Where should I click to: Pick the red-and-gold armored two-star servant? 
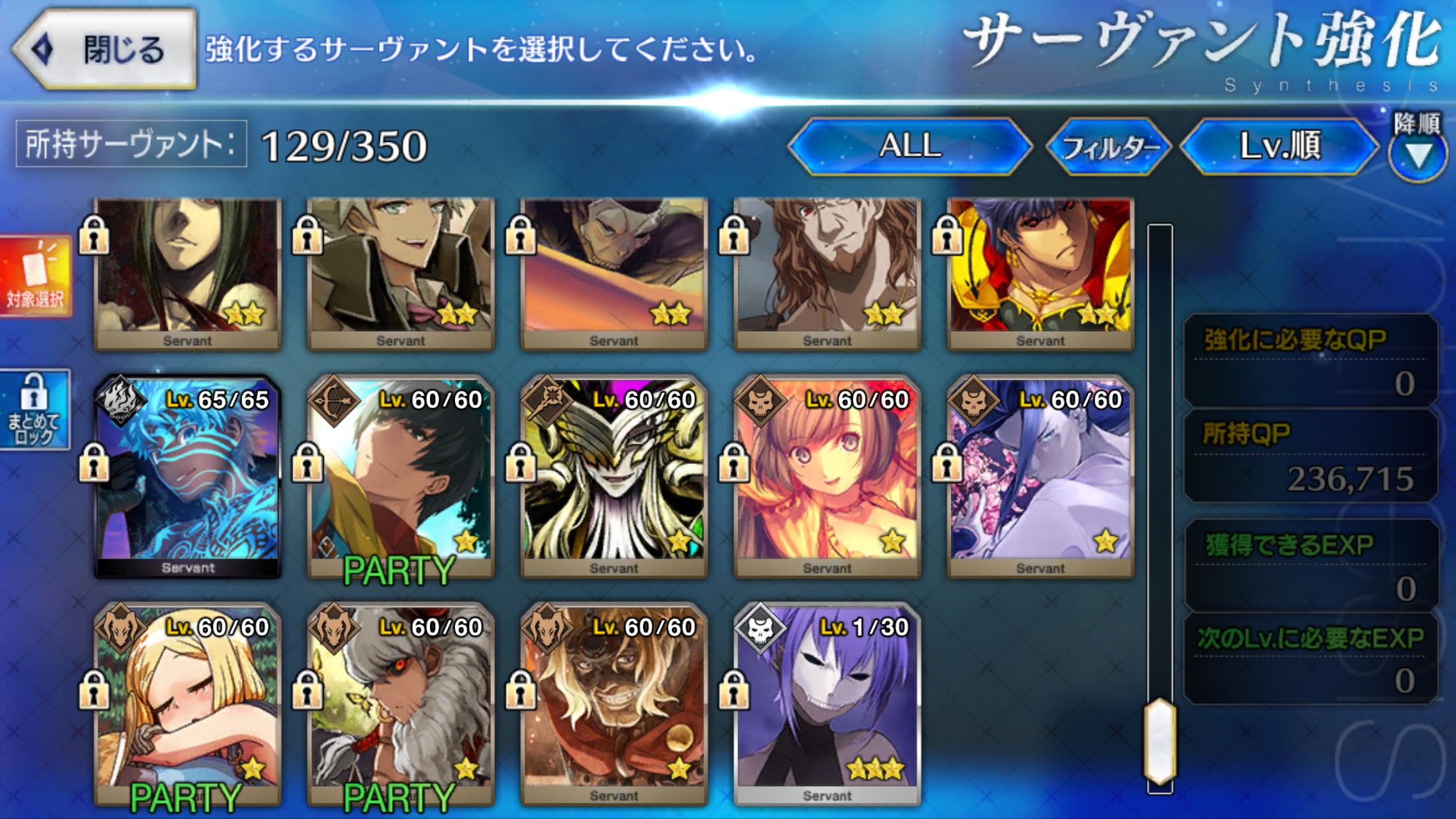click(x=1040, y=274)
